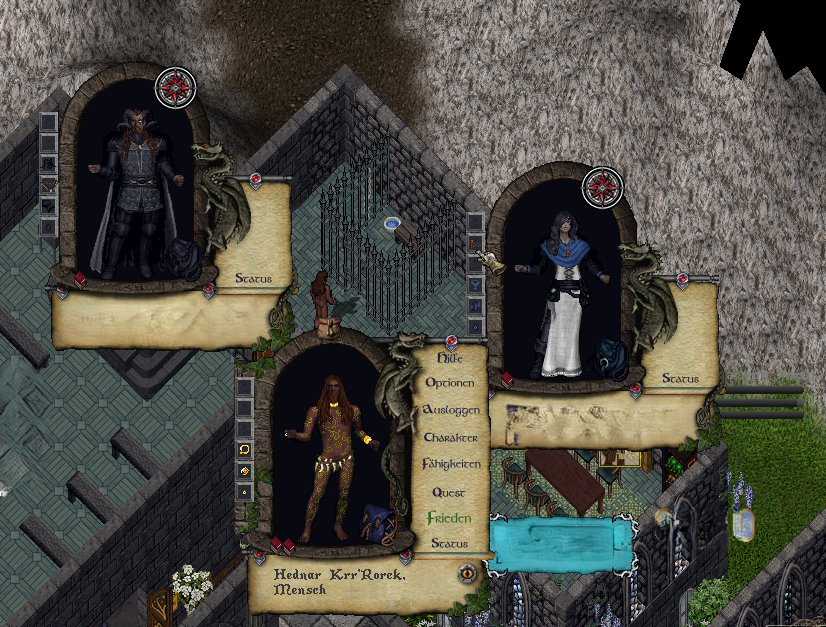826x627 pixels.
Task: Open the red book on the white-robed woman's paperdoll
Action: click(x=507, y=380)
